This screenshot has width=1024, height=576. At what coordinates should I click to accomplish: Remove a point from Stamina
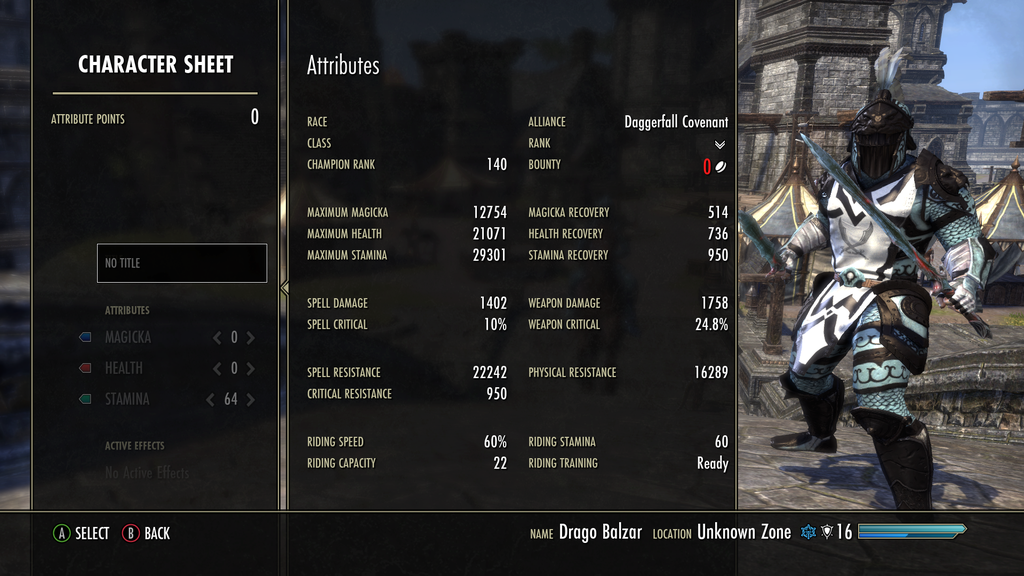pos(210,400)
